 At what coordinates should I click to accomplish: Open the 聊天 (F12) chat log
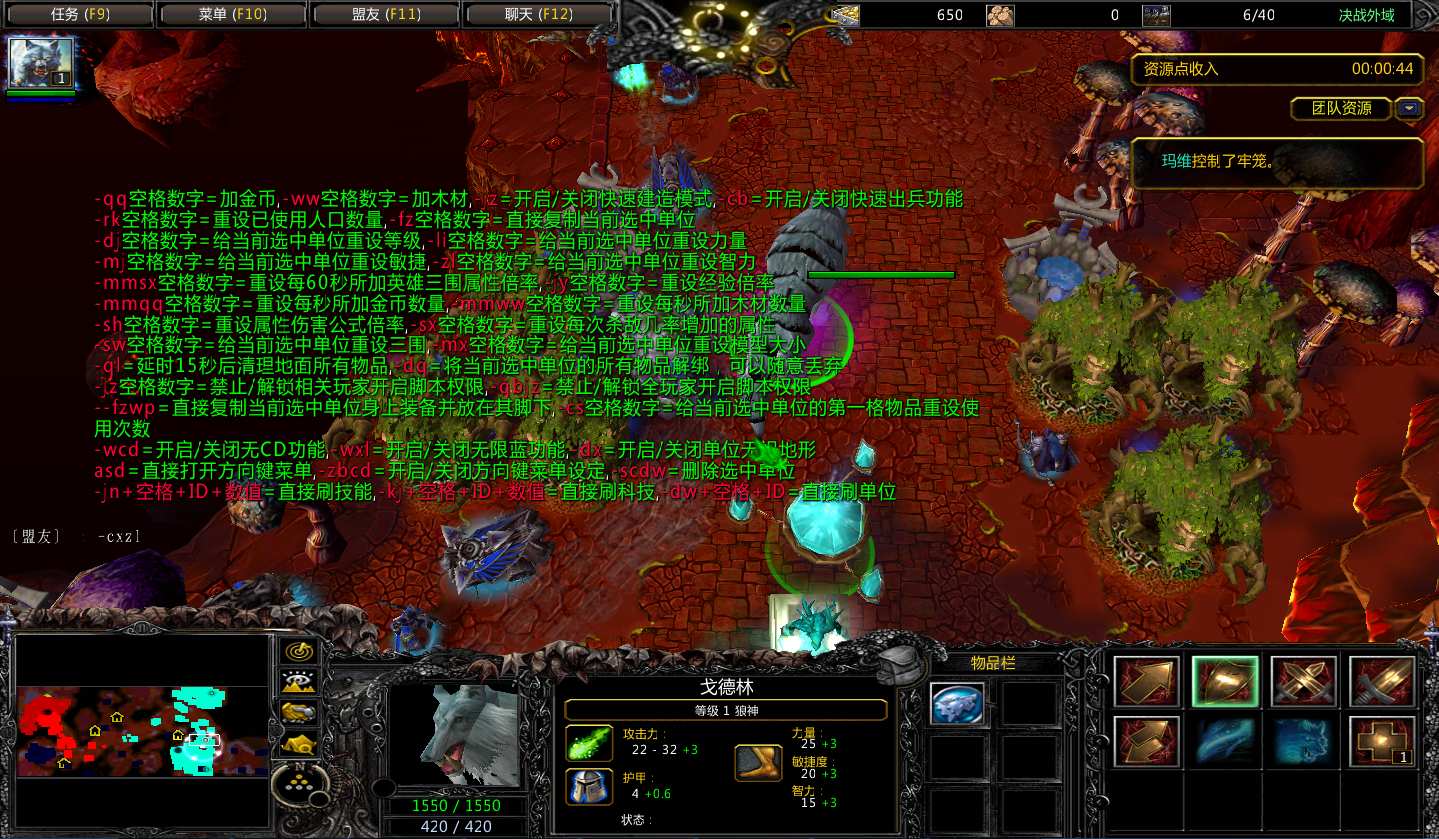pyautogui.click(x=537, y=15)
